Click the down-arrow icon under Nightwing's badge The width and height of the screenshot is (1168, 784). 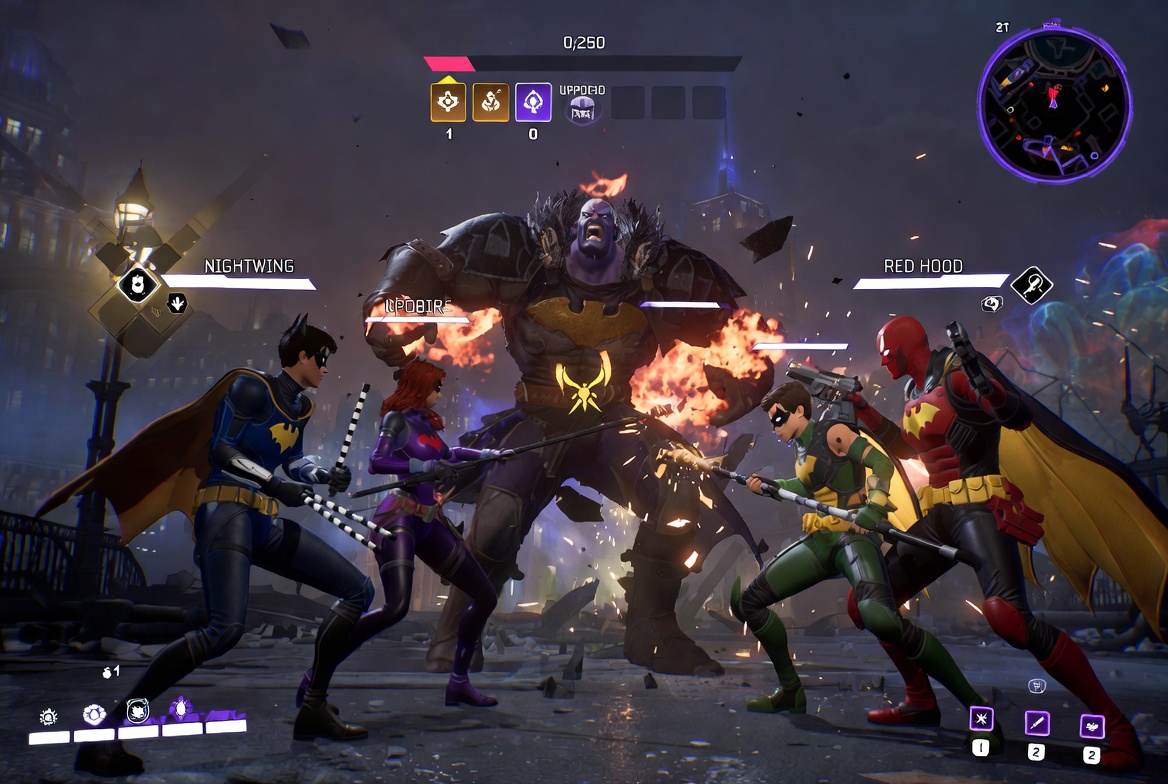177,302
